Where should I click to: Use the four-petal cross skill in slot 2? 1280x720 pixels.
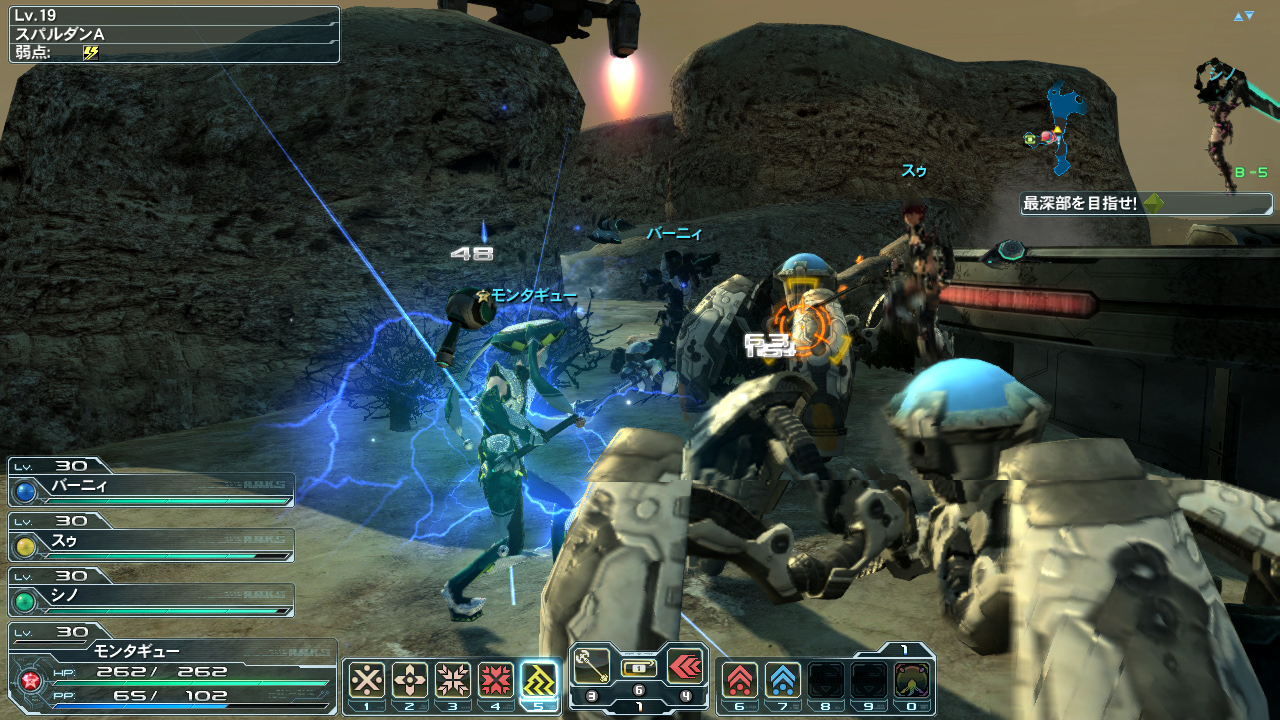click(x=410, y=680)
